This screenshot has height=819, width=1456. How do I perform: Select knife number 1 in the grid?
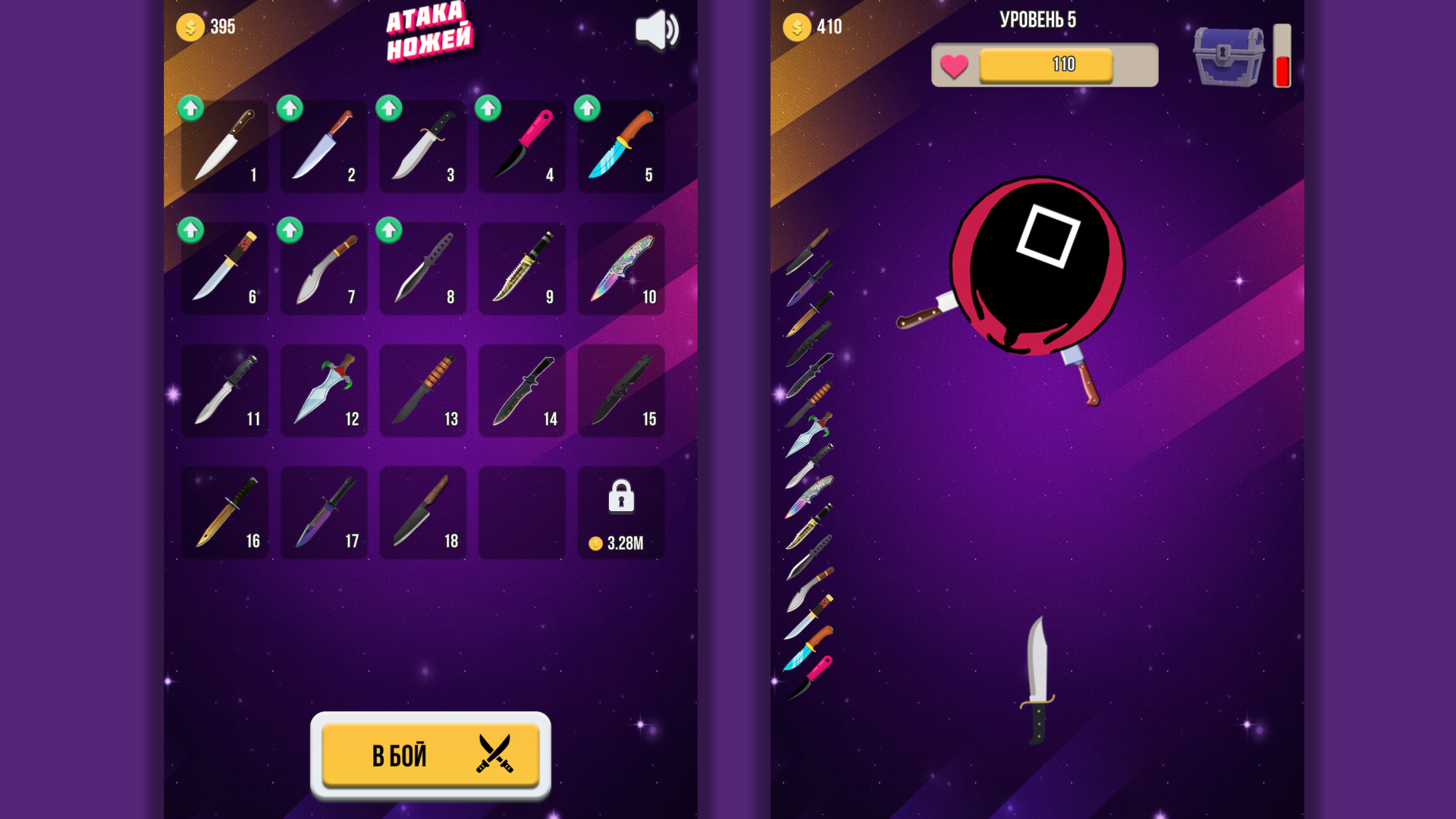coord(224,146)
